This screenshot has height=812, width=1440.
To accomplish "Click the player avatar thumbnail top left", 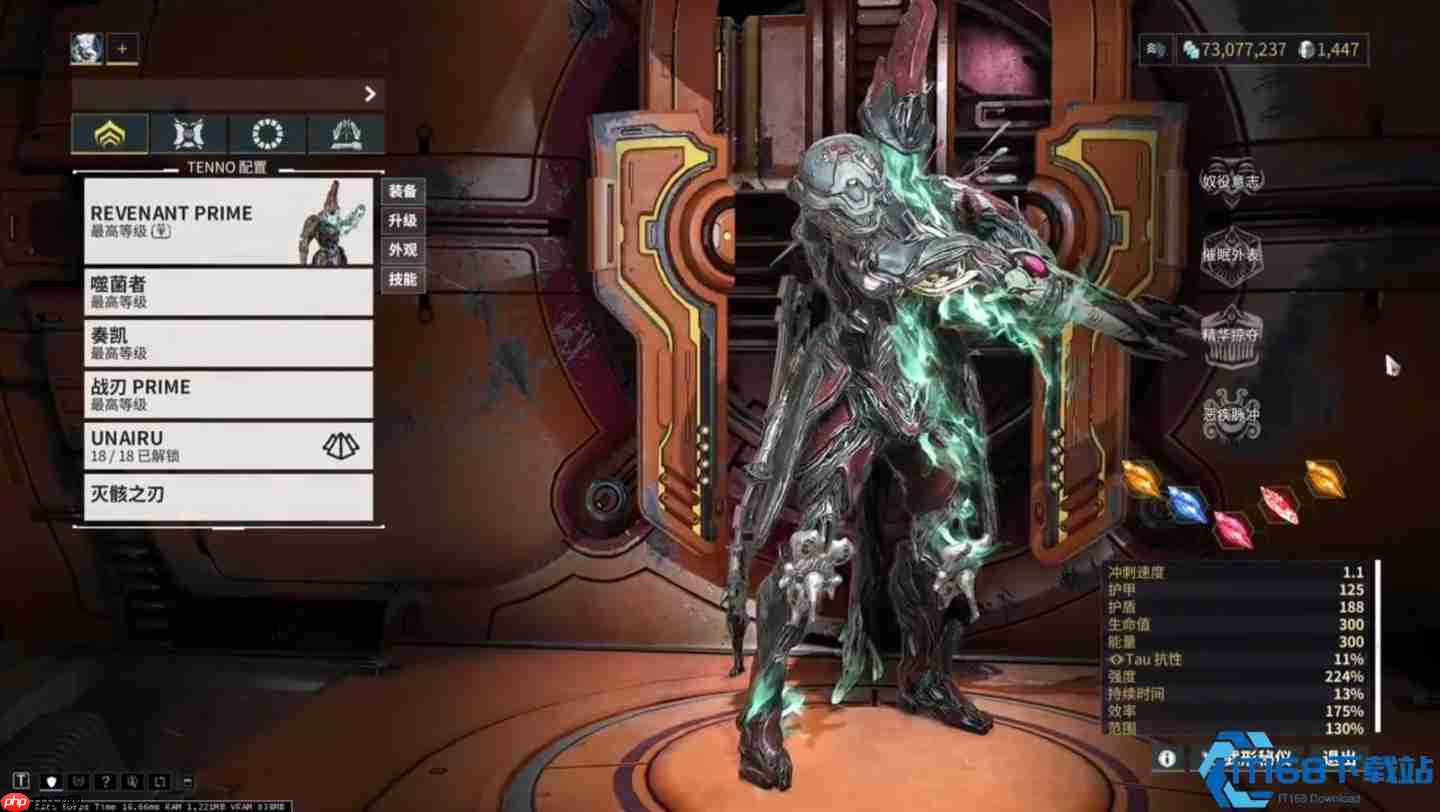I will coord(85,46).
